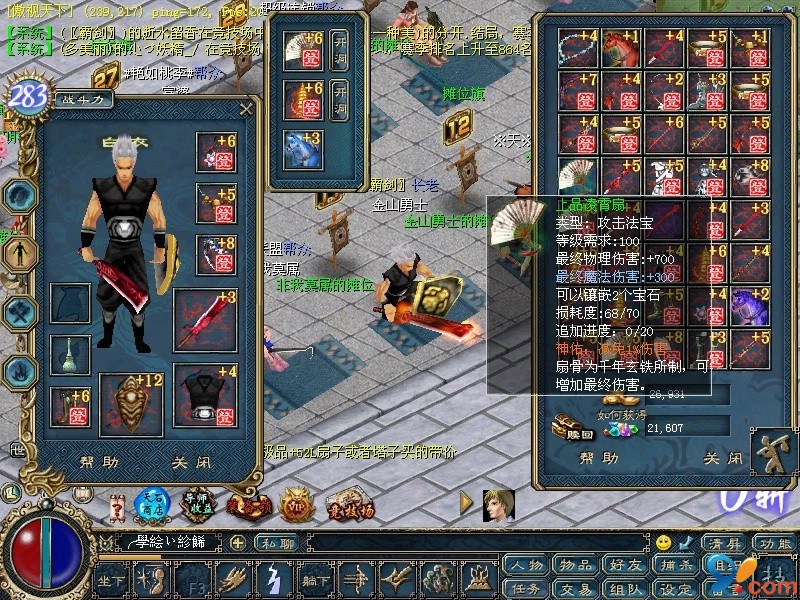Pick the white fan item in inventory
800x600 pixels.
pyautogui.click(x=579, y=178)
